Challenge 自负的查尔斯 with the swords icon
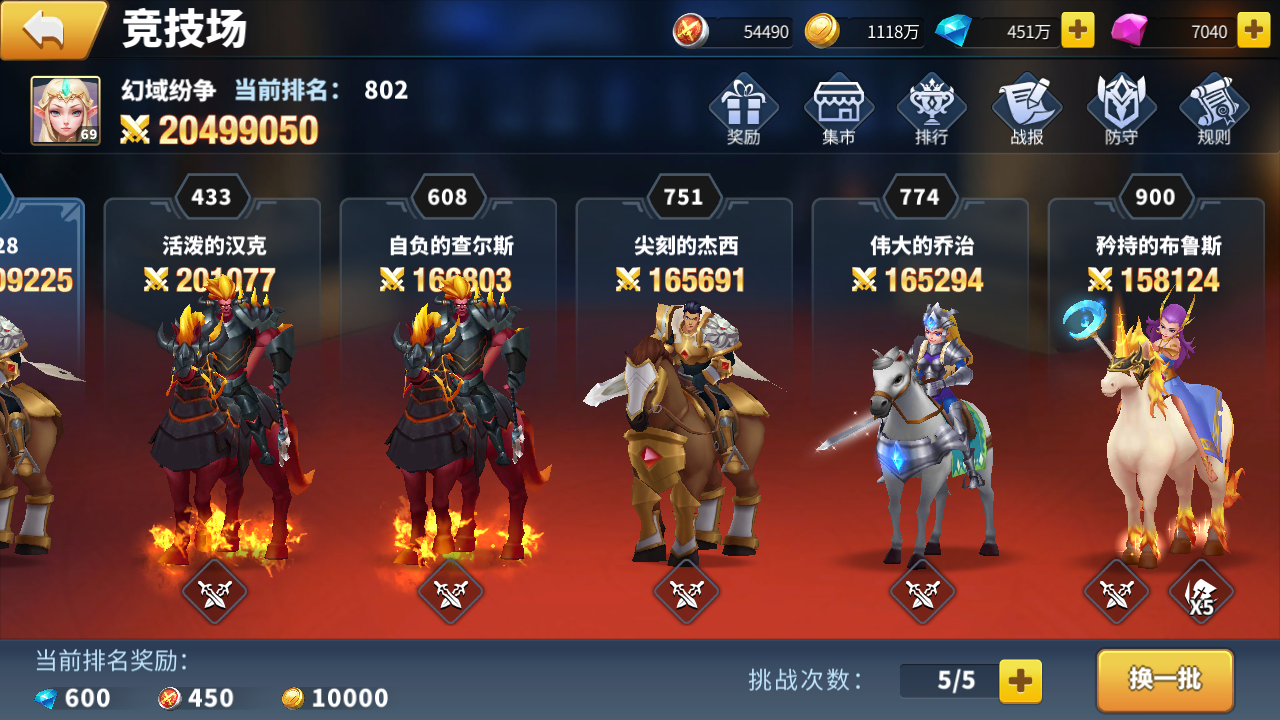Screen dimensions: 1280x720 click(449, 590)
